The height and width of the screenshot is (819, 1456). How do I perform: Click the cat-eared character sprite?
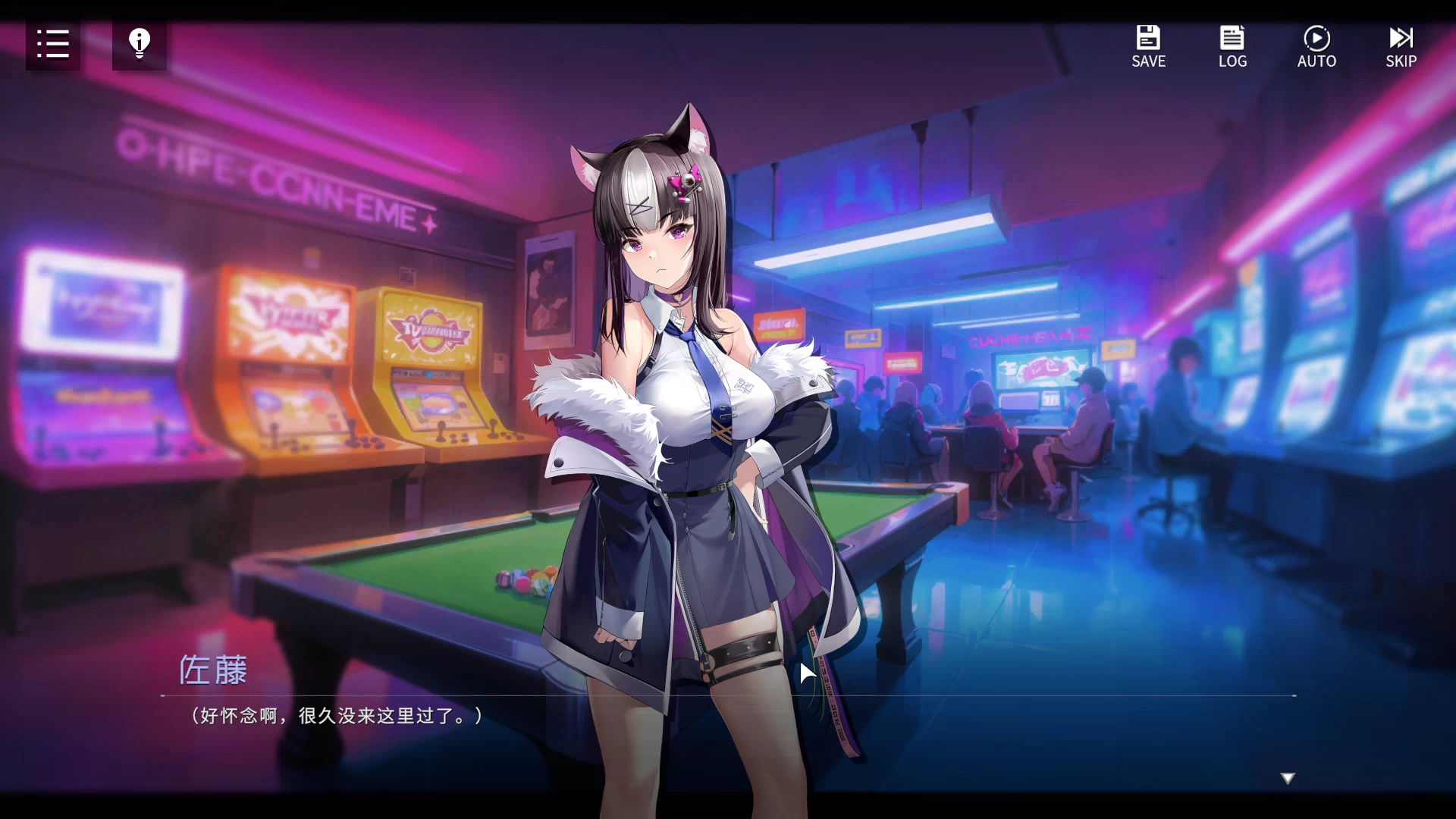pyautogui.click(x=682, y=379)
